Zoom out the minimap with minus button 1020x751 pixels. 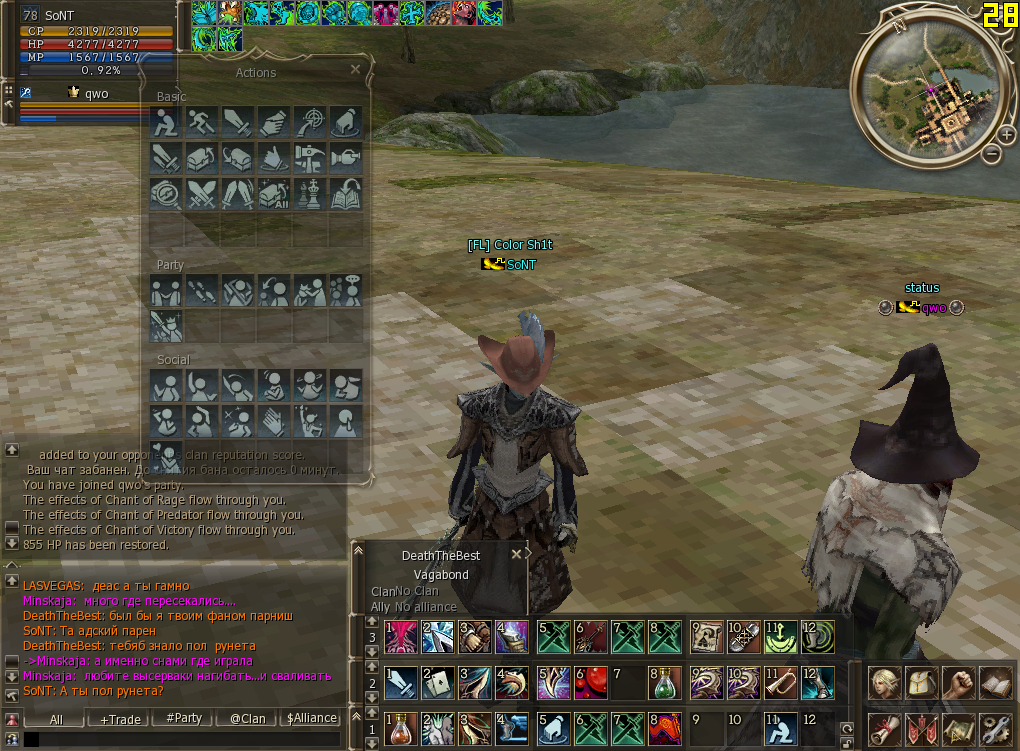tap(991, 153)
